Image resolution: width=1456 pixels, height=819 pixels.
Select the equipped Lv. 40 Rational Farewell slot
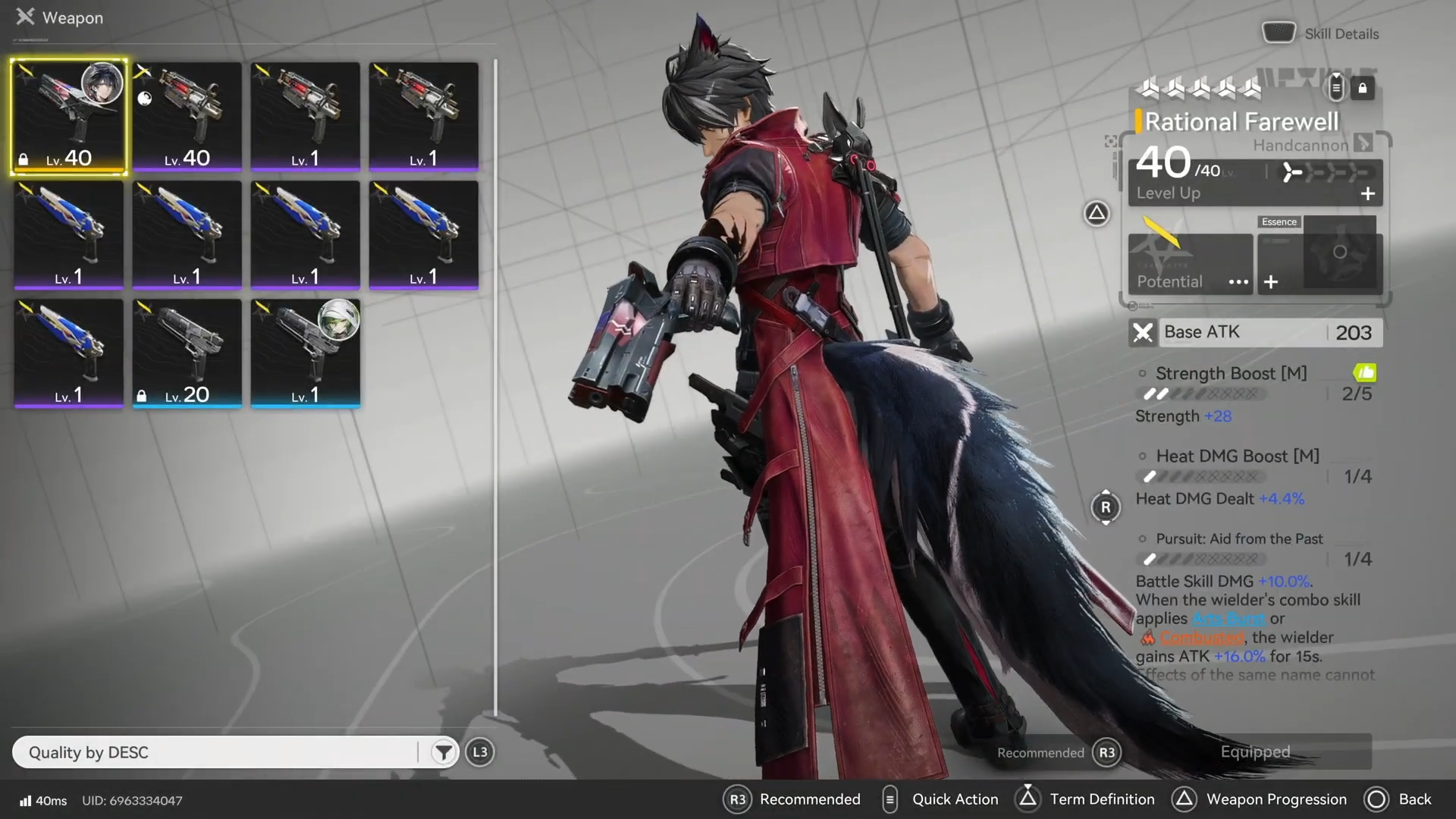tap(68, 117)
